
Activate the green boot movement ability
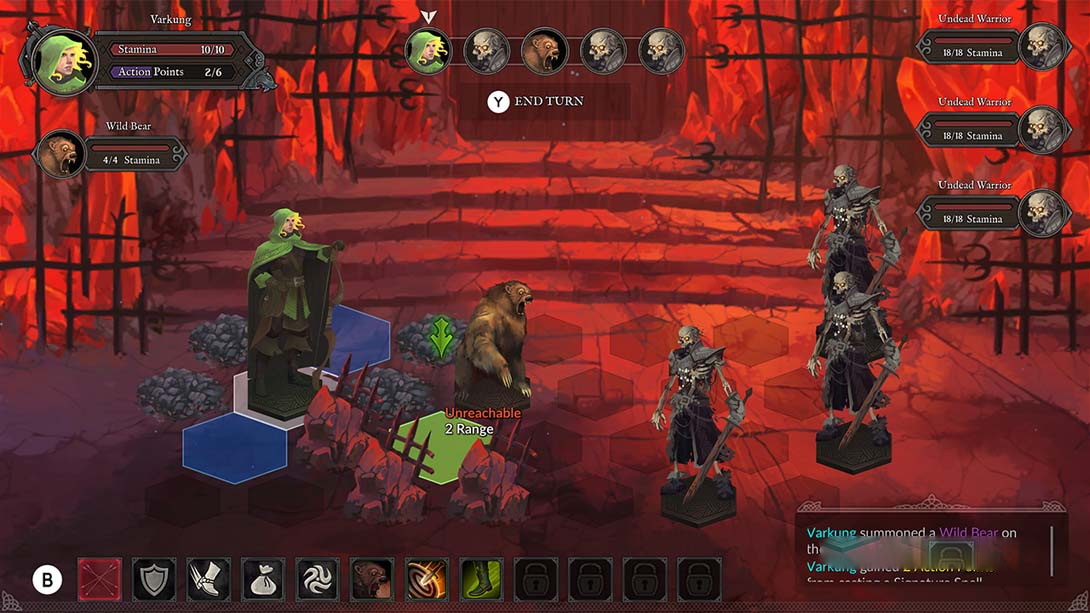481,580
